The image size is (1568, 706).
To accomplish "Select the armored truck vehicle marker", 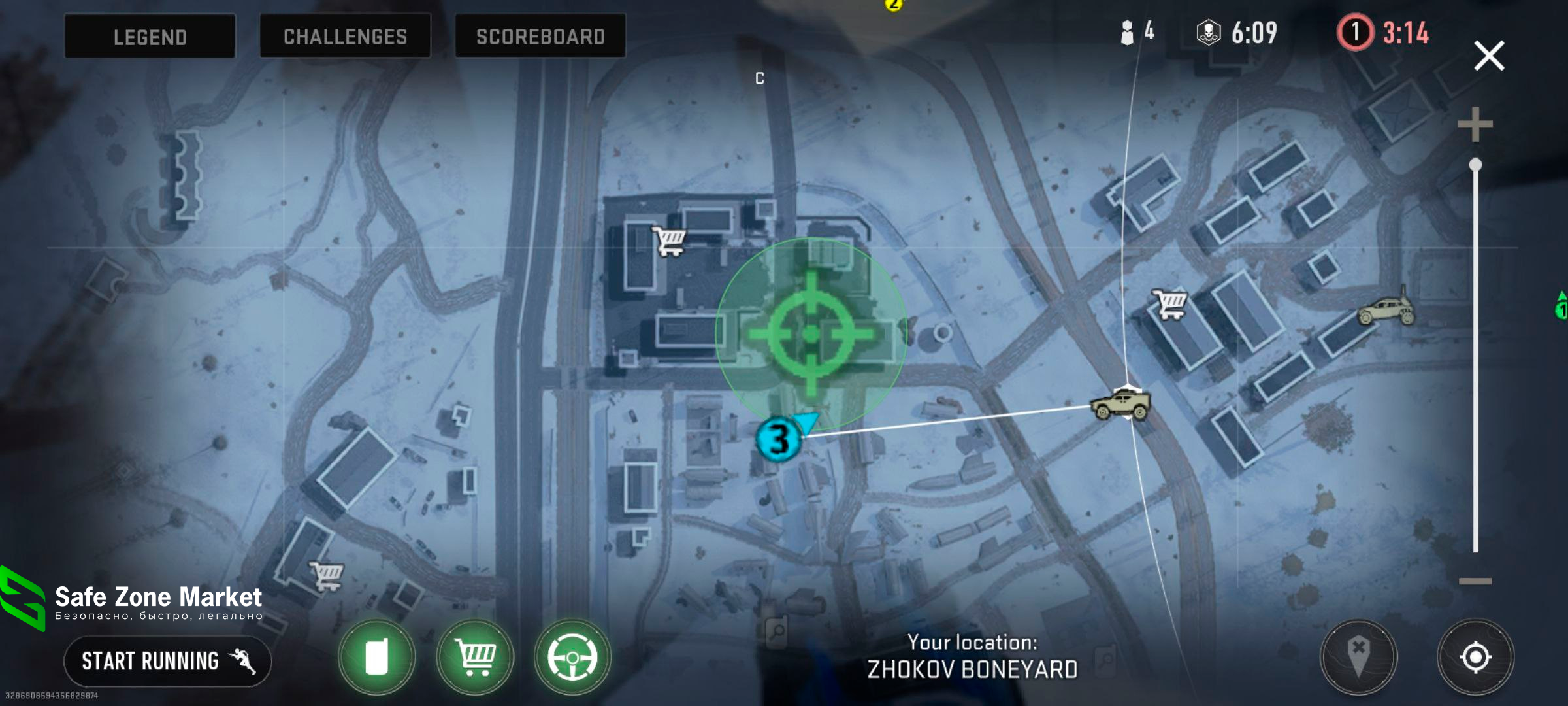I will point(1120,403).
